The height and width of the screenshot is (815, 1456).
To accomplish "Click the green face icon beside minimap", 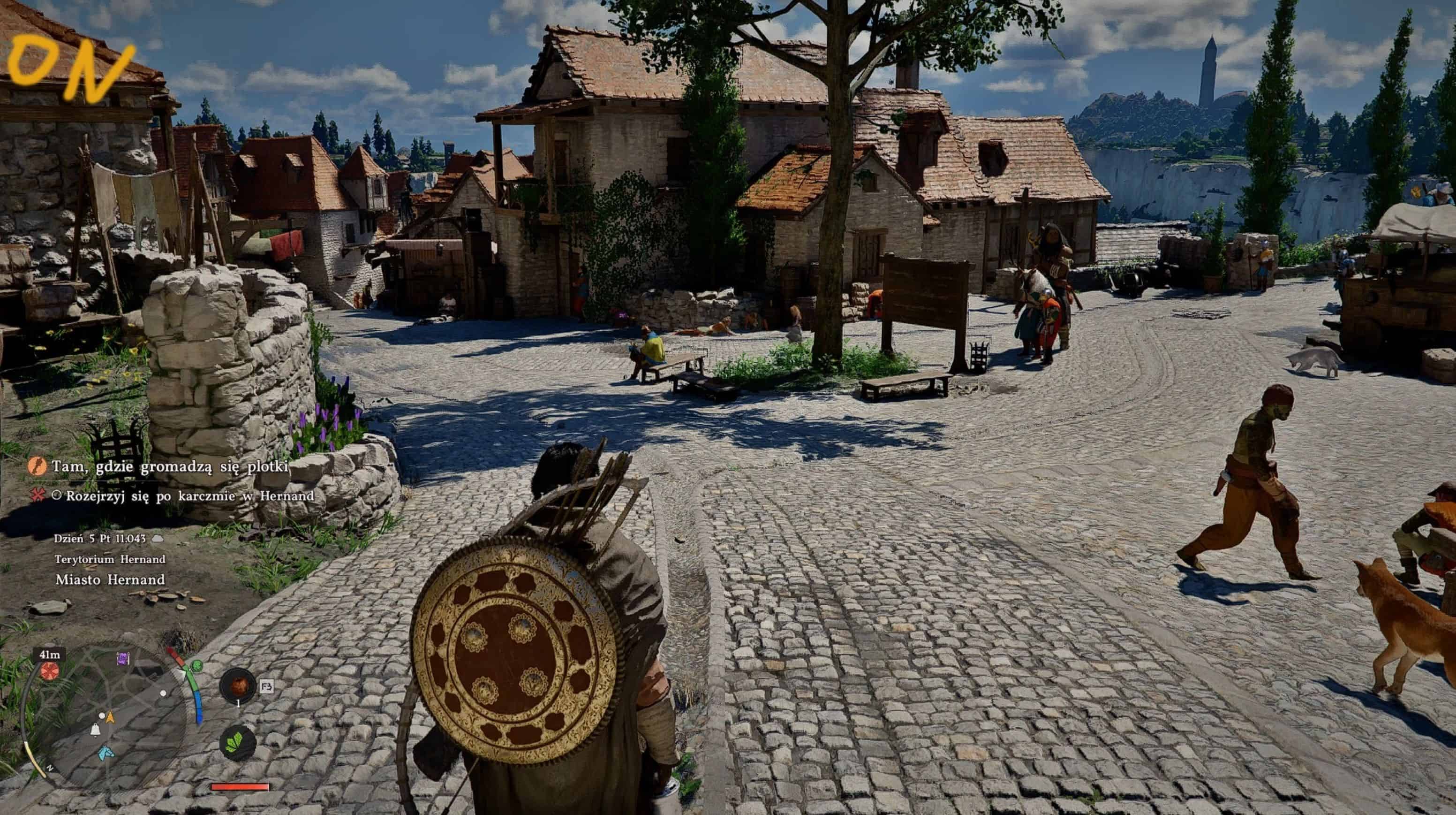I will pyautogui.click(x=196, y=665).
